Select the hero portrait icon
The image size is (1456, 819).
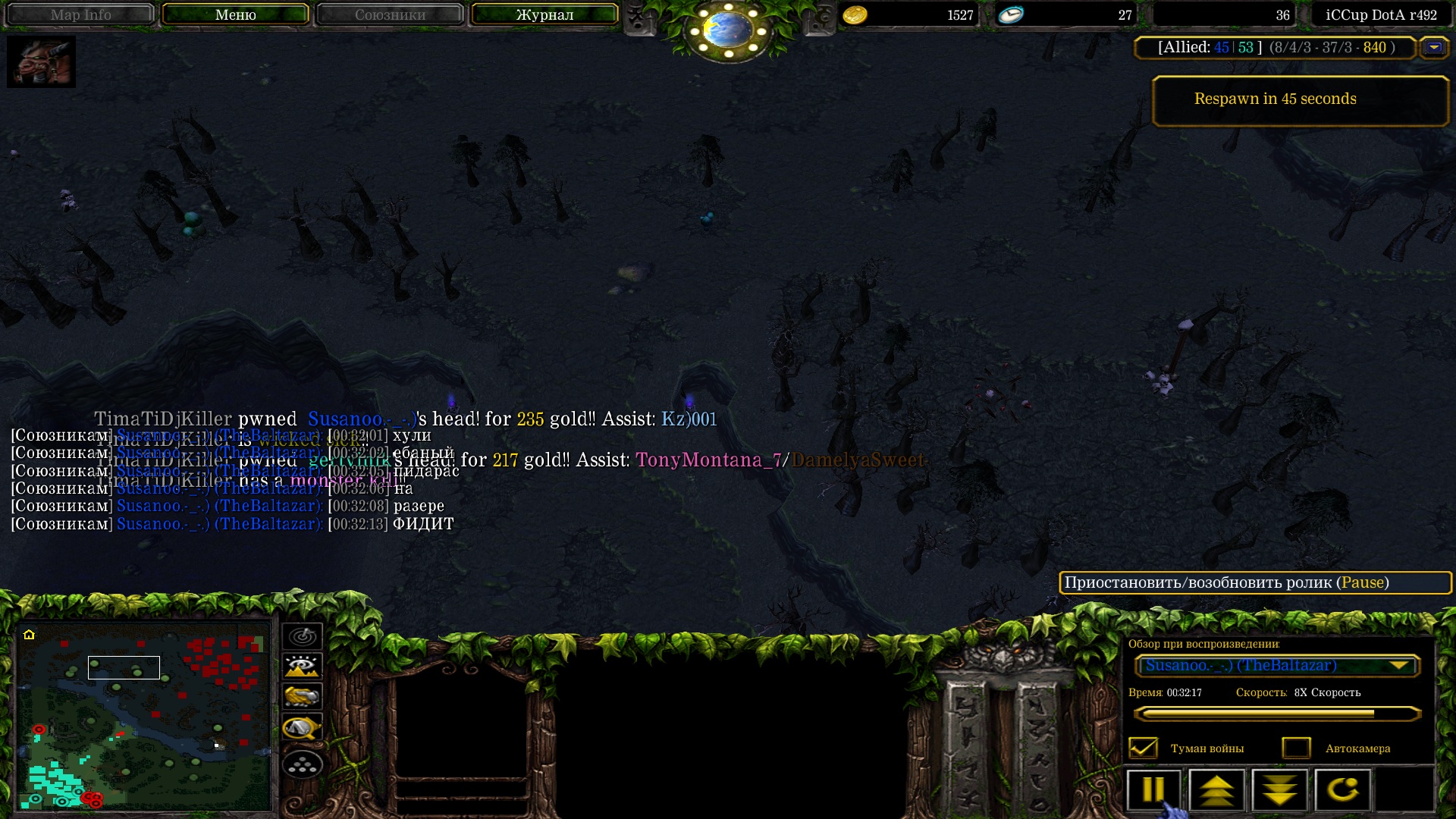pyautogui.click(x=41, y=61)
